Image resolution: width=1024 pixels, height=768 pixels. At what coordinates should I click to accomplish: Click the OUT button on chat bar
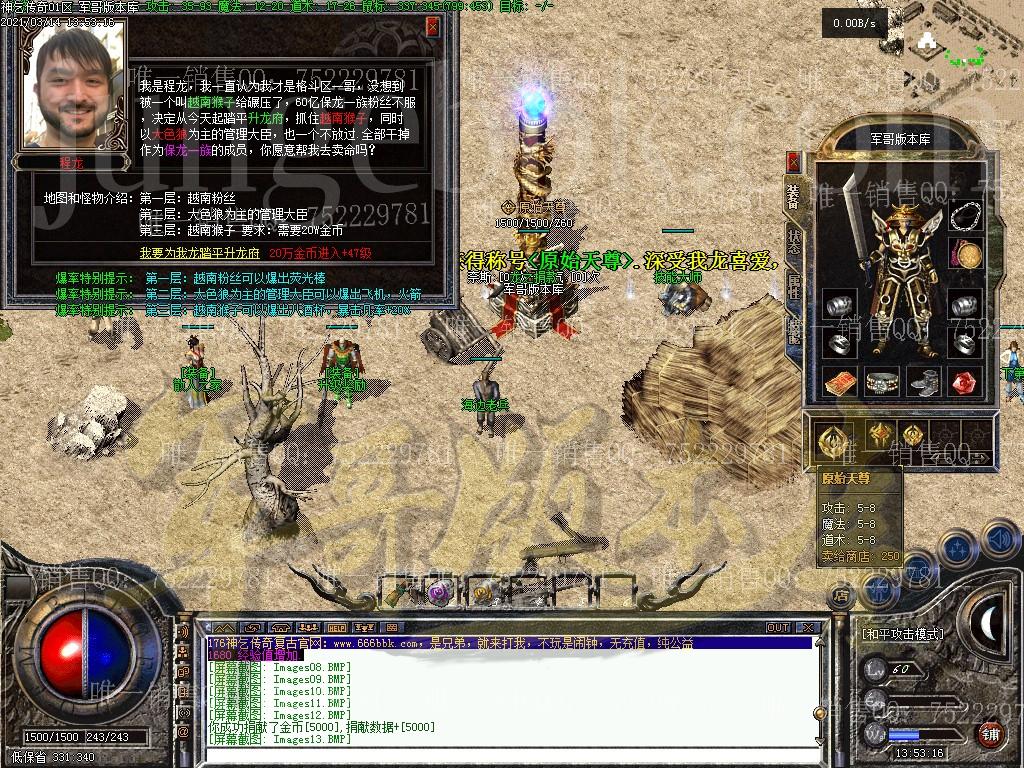(x=778, y=627)
